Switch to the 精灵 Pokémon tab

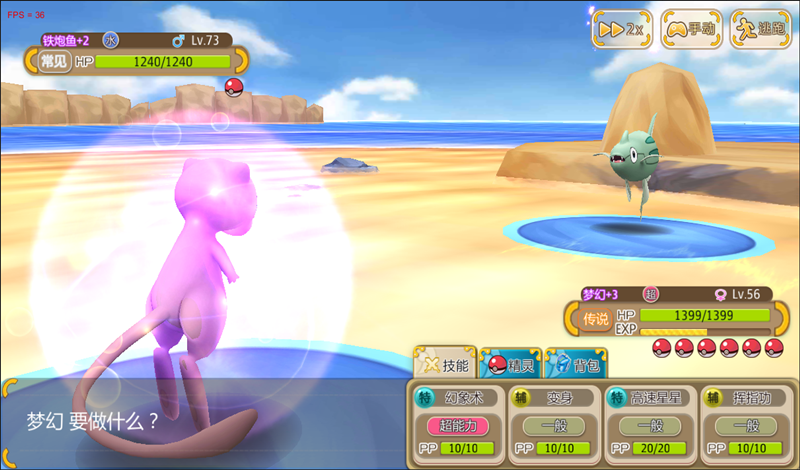(511, 365)
